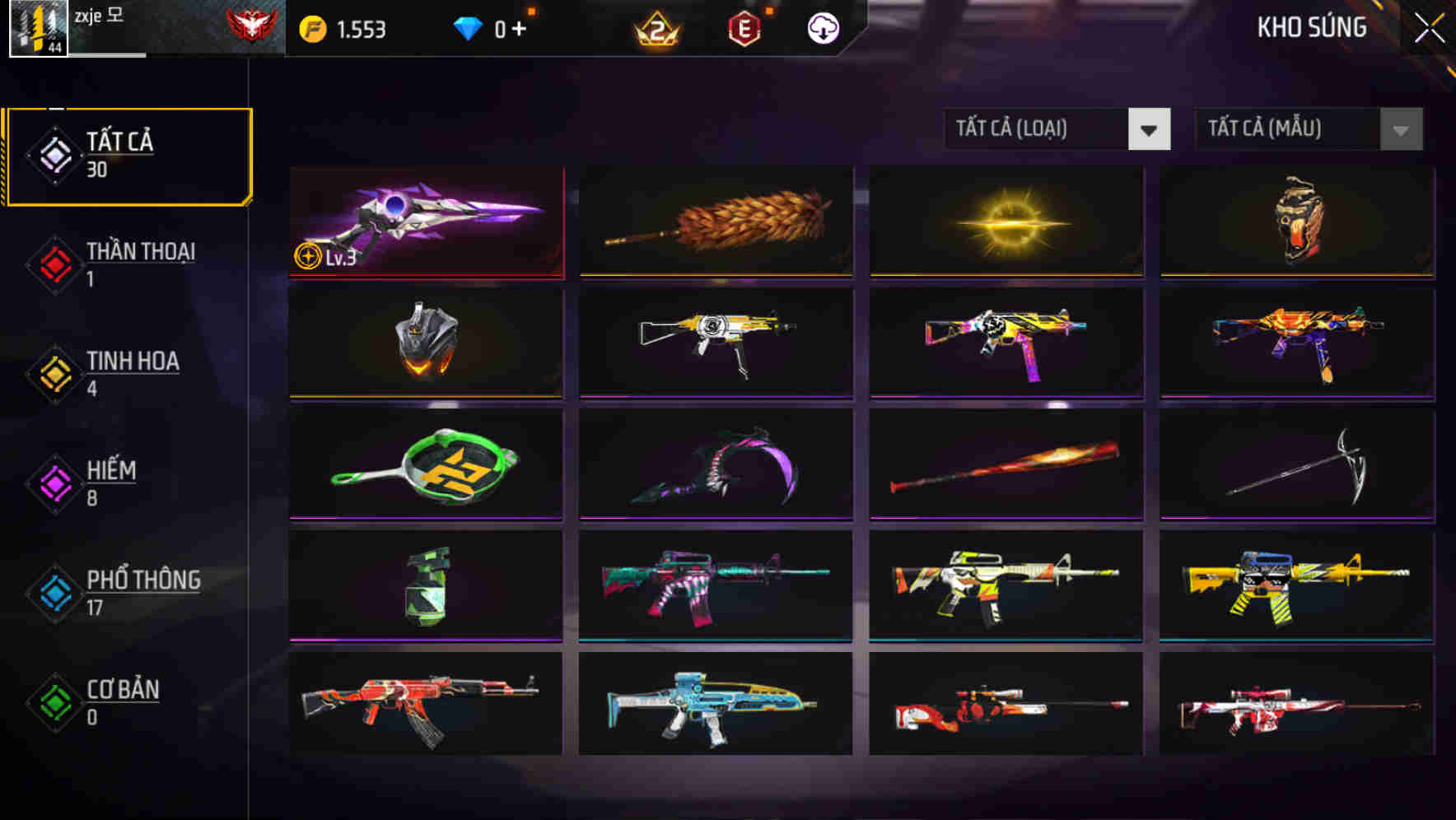Select the THẦN THOẠI rarity diamond icon
Screen dimensions: 1456x820
tap(54, 265)
